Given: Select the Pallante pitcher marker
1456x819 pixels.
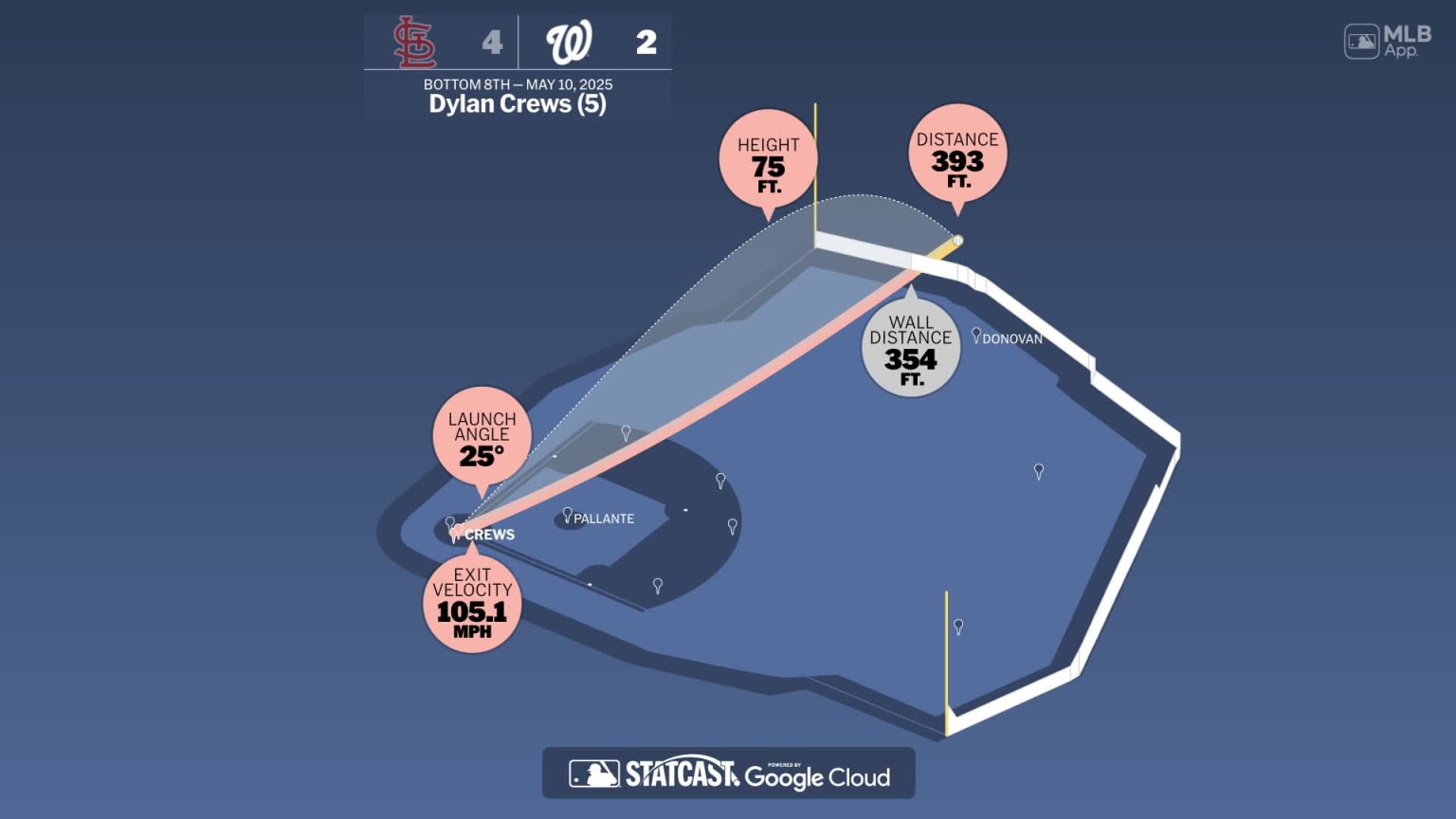Looking at the screenshot, I should 568,515.
